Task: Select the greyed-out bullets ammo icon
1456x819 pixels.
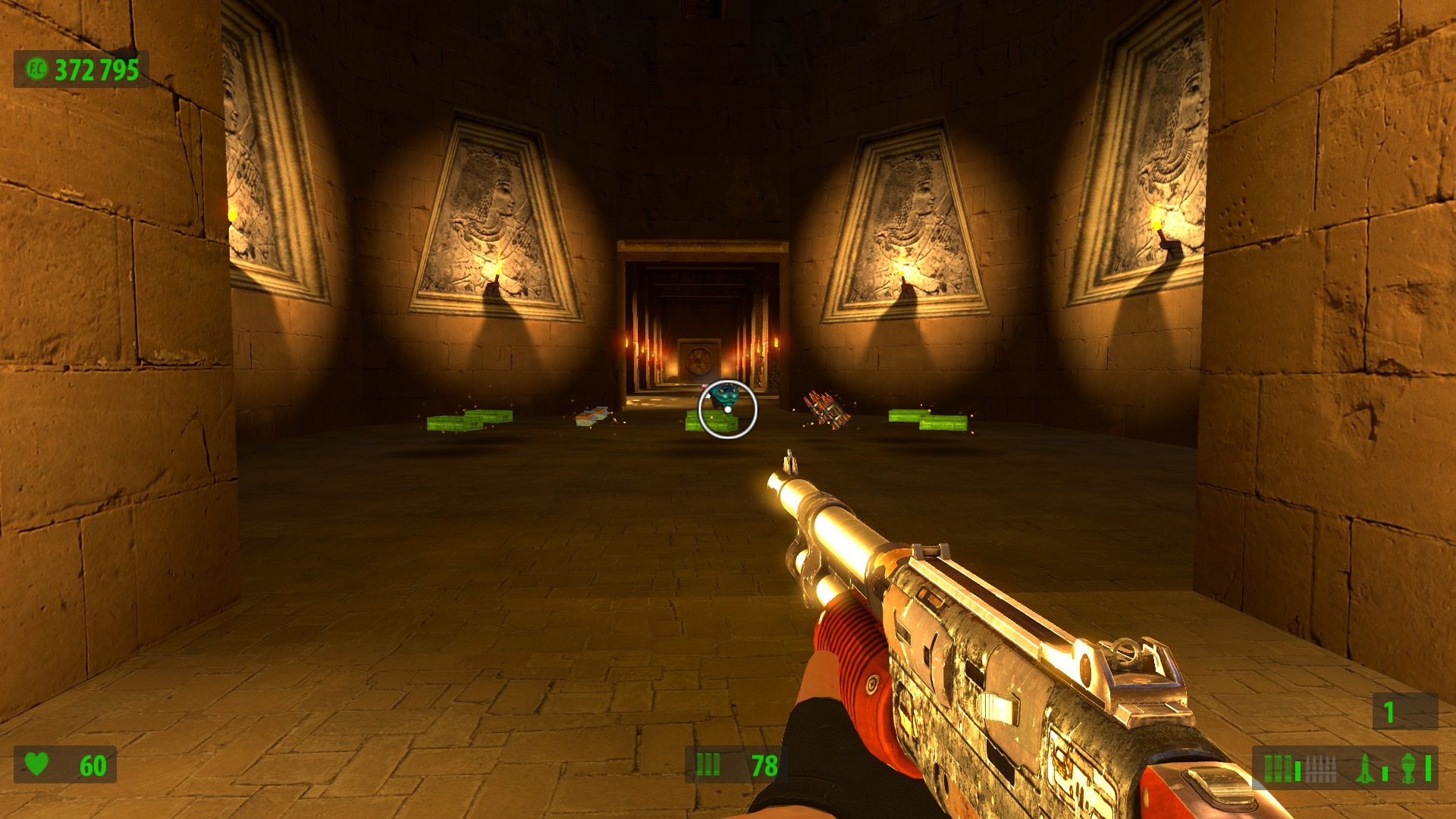Action: pos(1319,768)
